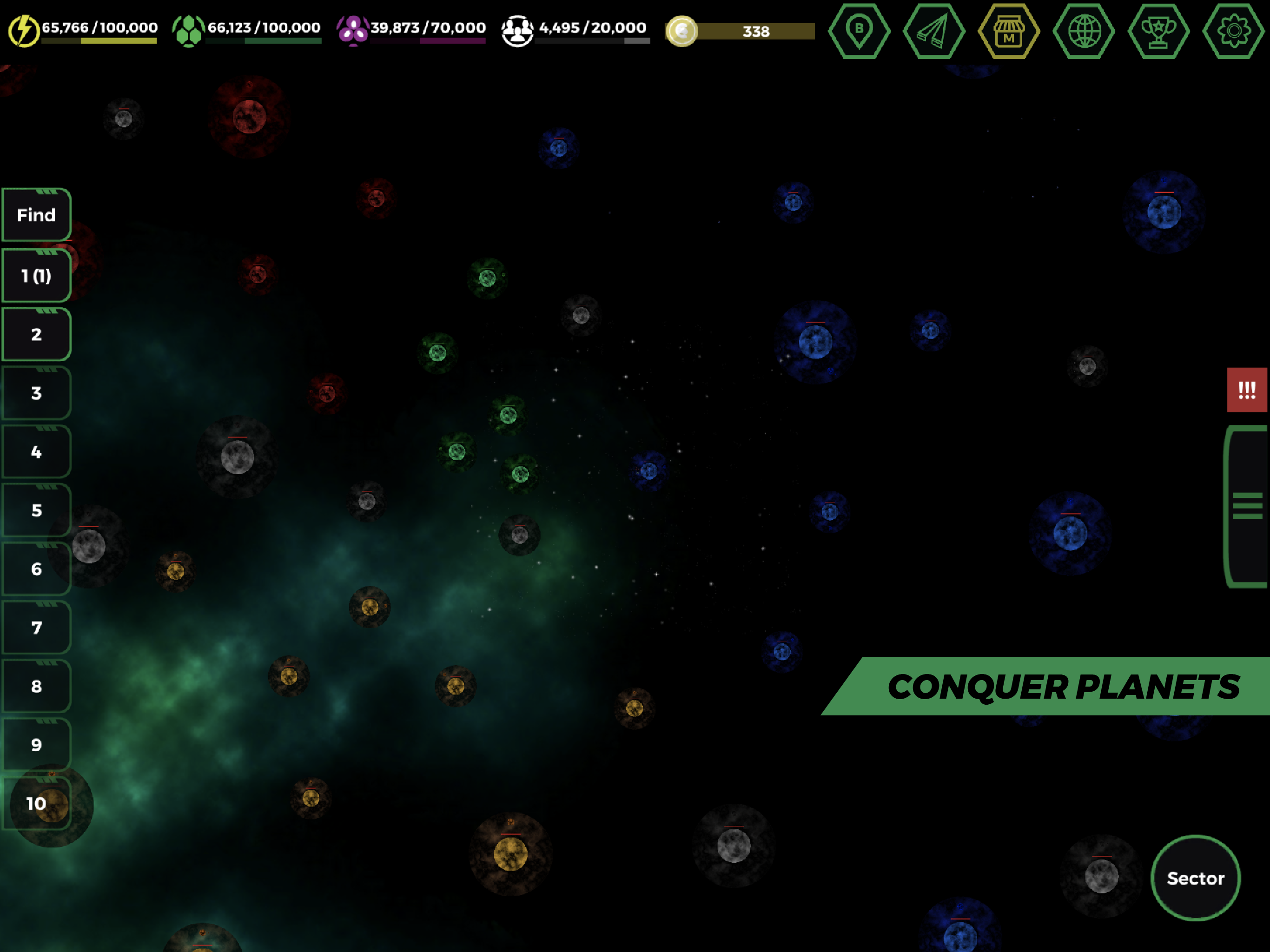Select sector 10 in the list

tap(36, 803)
